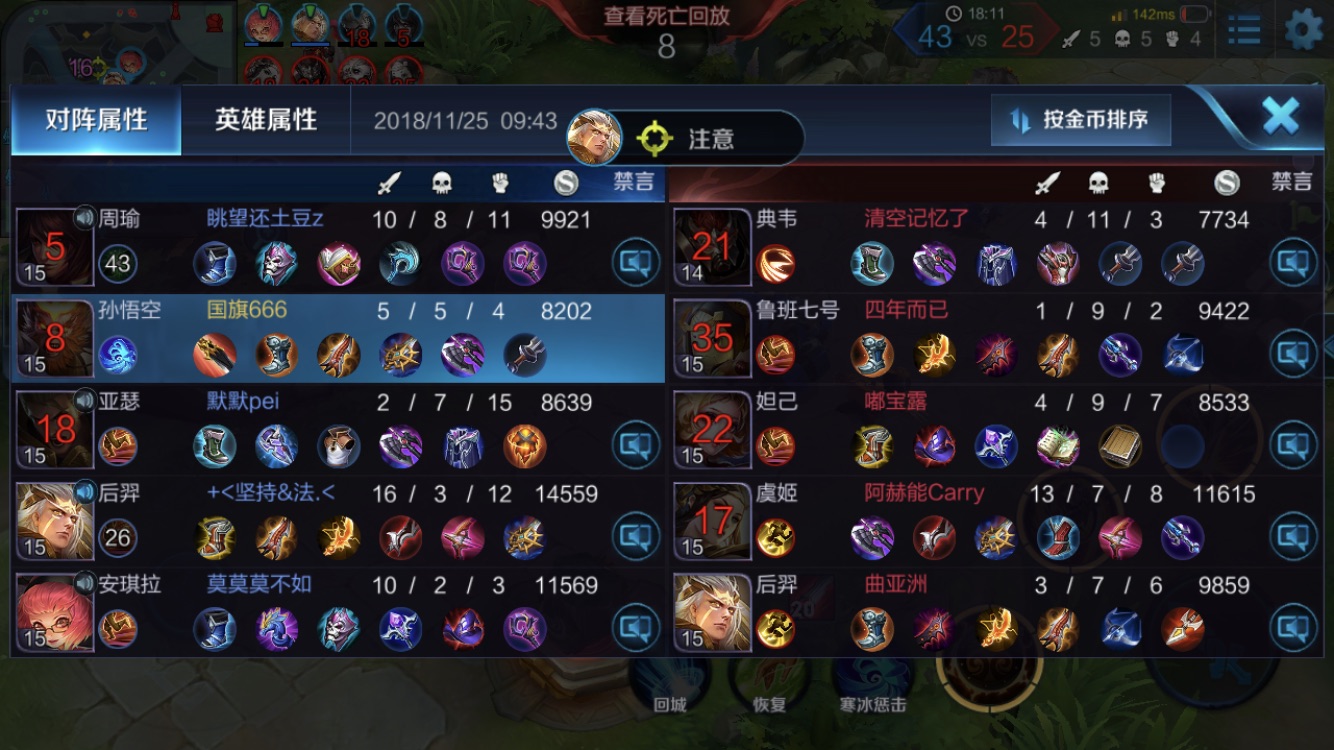1334x750 pixels.
Task: Select the 孙悟空 国旗666 player row
Action: (x=338, y=338)
